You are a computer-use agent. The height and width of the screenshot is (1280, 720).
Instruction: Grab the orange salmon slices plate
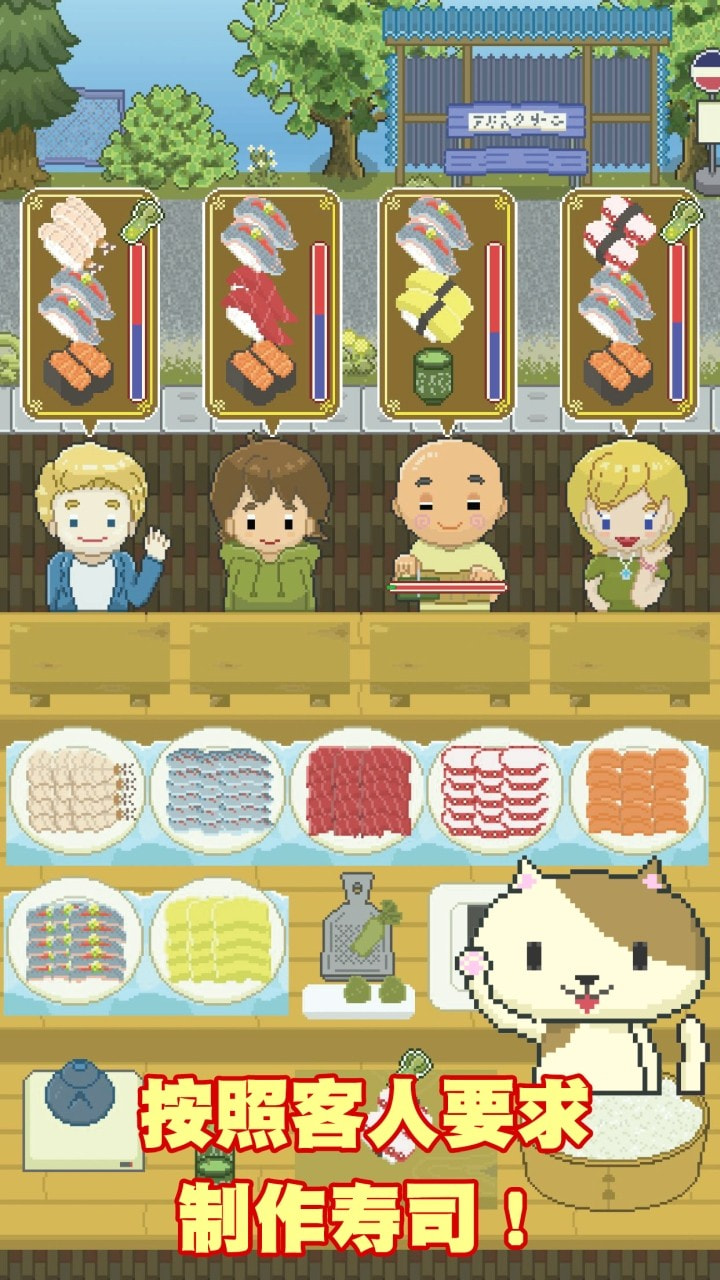coord(638,790)
